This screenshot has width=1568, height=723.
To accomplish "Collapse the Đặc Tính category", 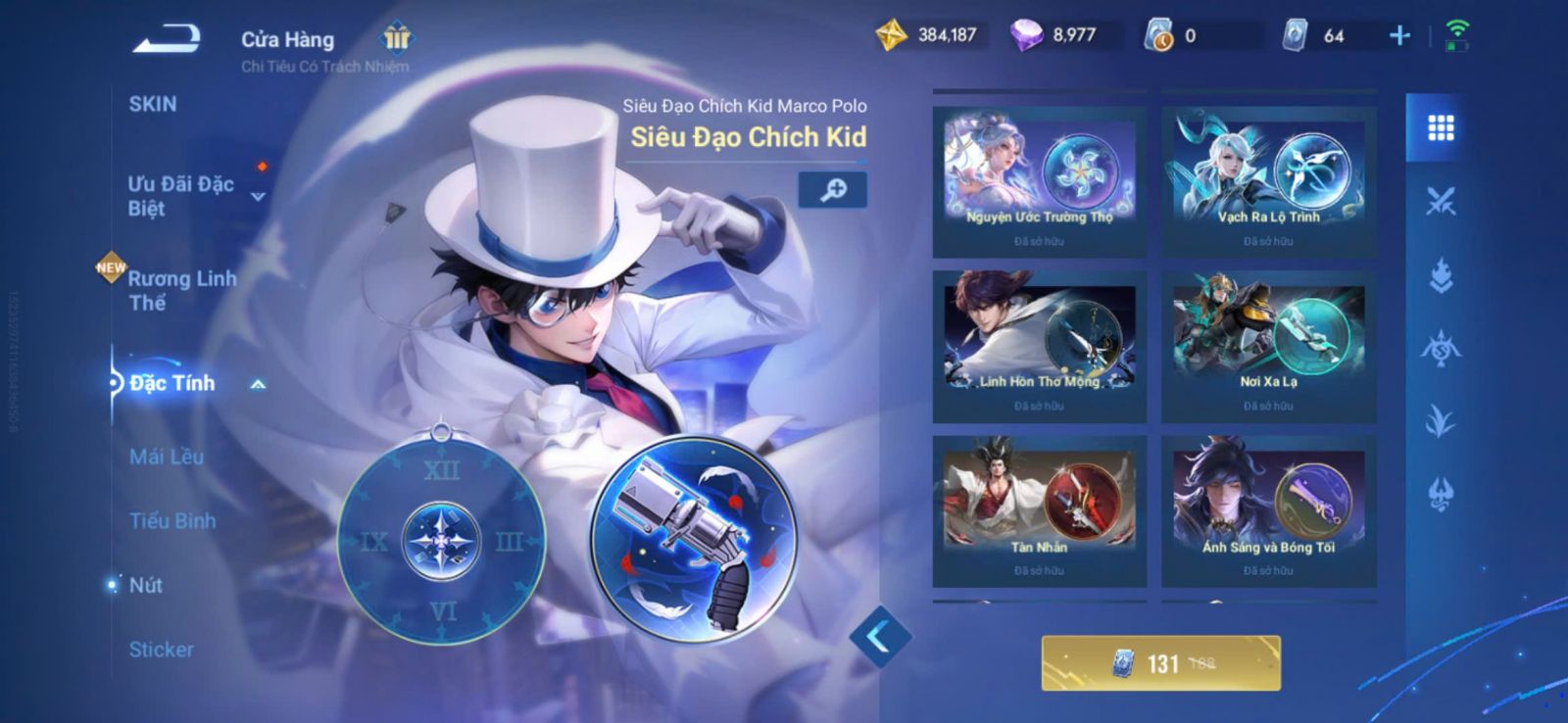I will 258,384.
